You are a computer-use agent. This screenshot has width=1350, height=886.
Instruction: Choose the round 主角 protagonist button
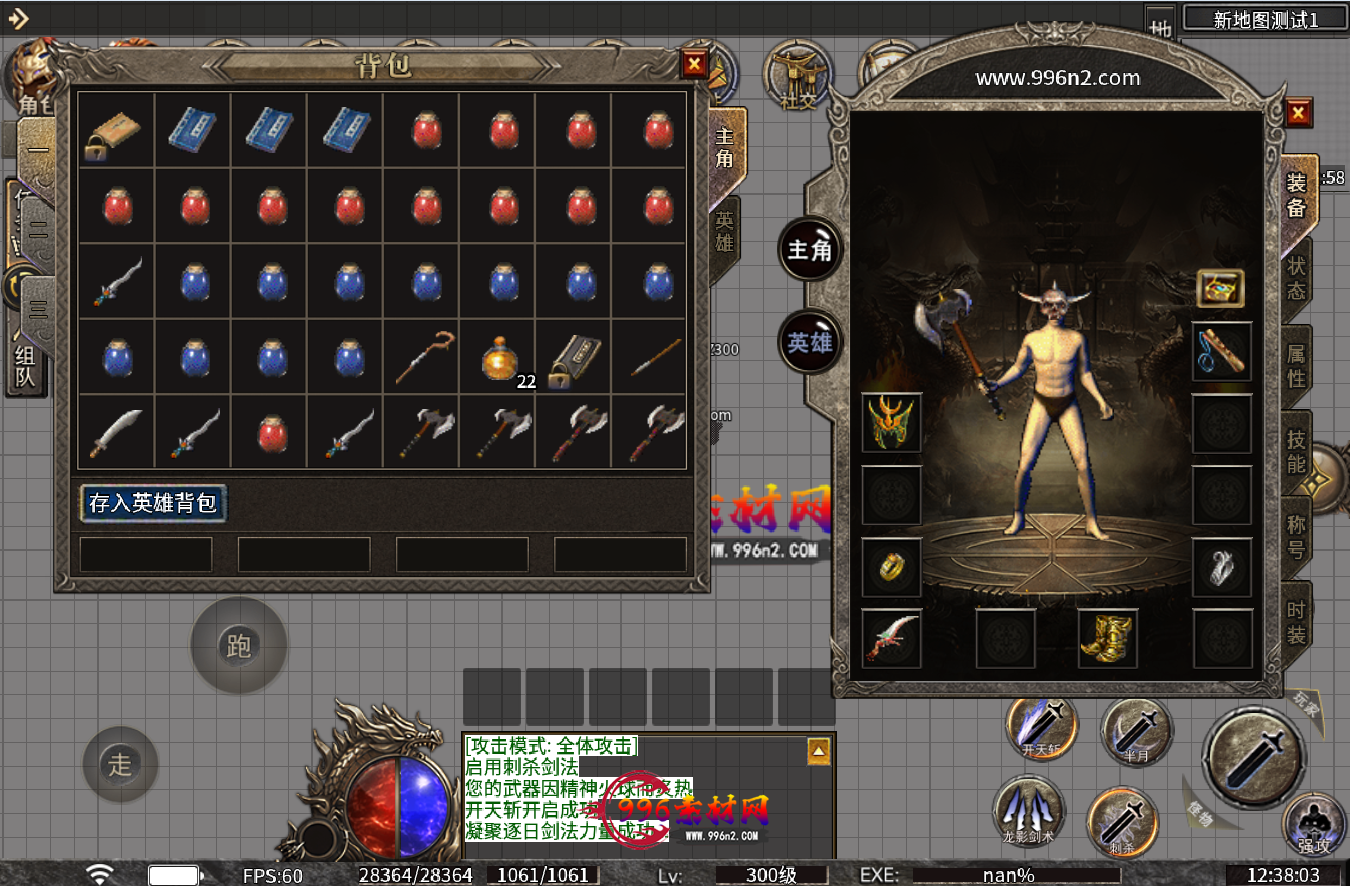pyautogui.click(x=809, y=249)
